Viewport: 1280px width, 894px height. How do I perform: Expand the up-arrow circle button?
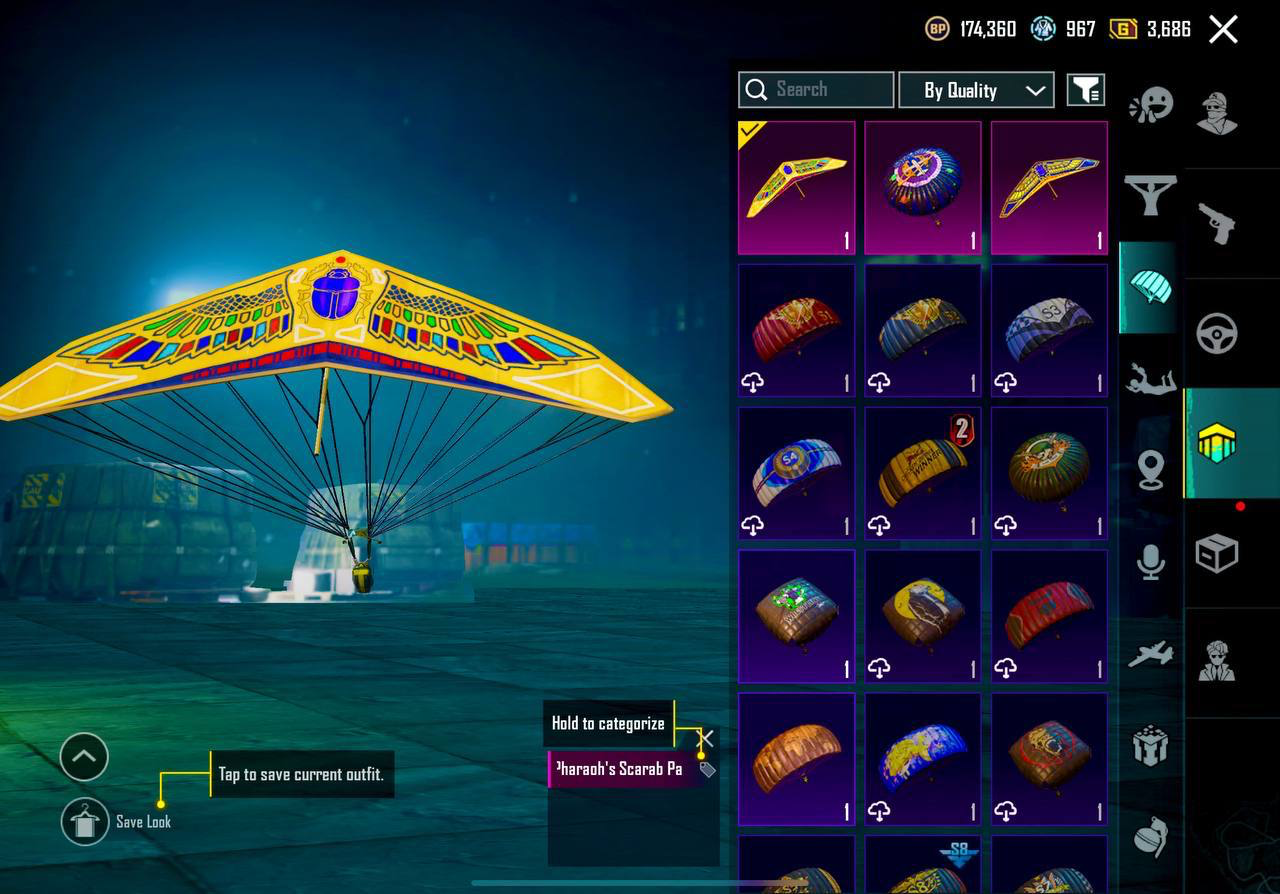pos(84,757)
